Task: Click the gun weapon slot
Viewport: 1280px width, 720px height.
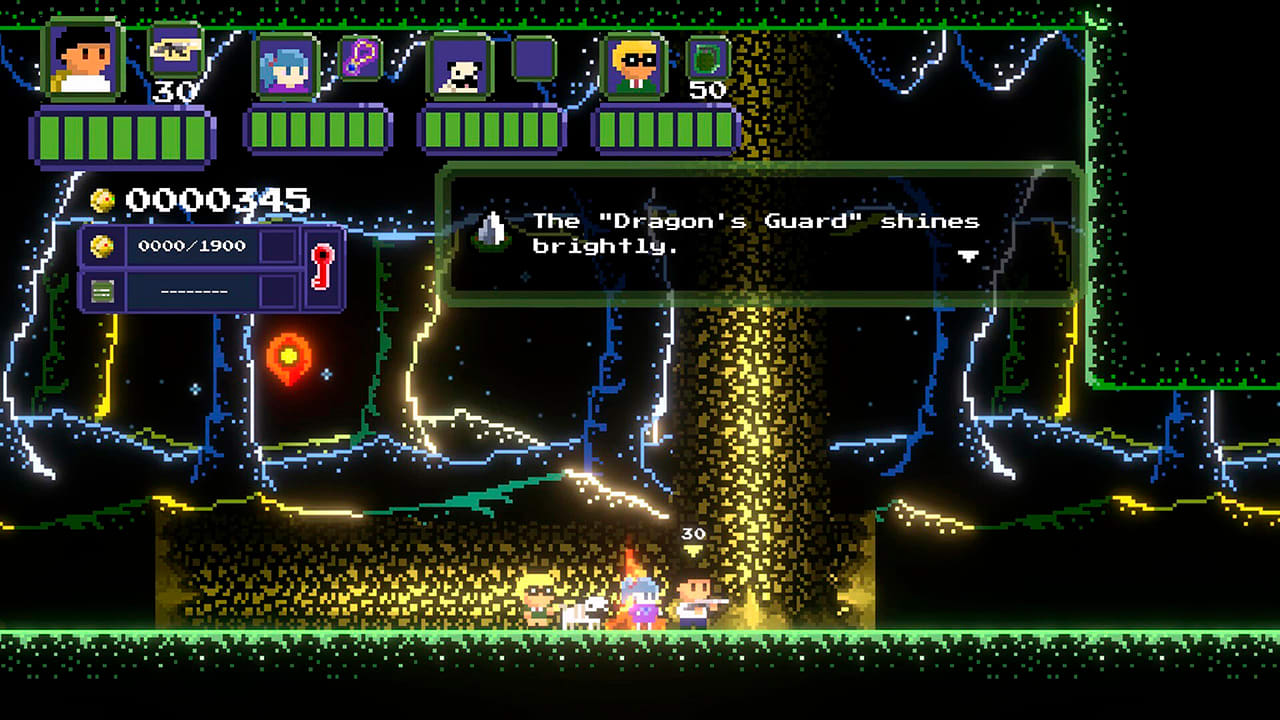Action: click(x=175, y=50)
